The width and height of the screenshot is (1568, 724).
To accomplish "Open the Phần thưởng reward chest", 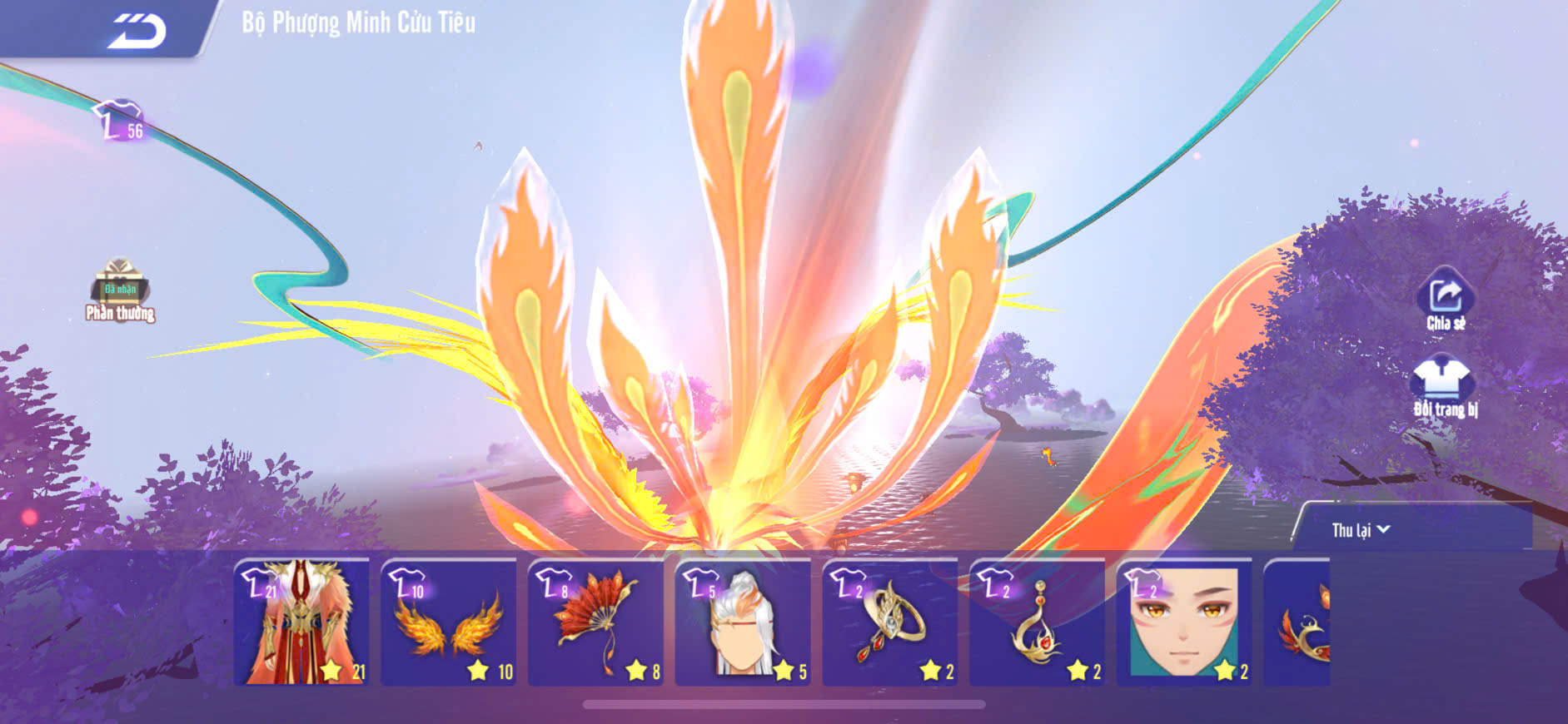I will [x=120, y=289].
